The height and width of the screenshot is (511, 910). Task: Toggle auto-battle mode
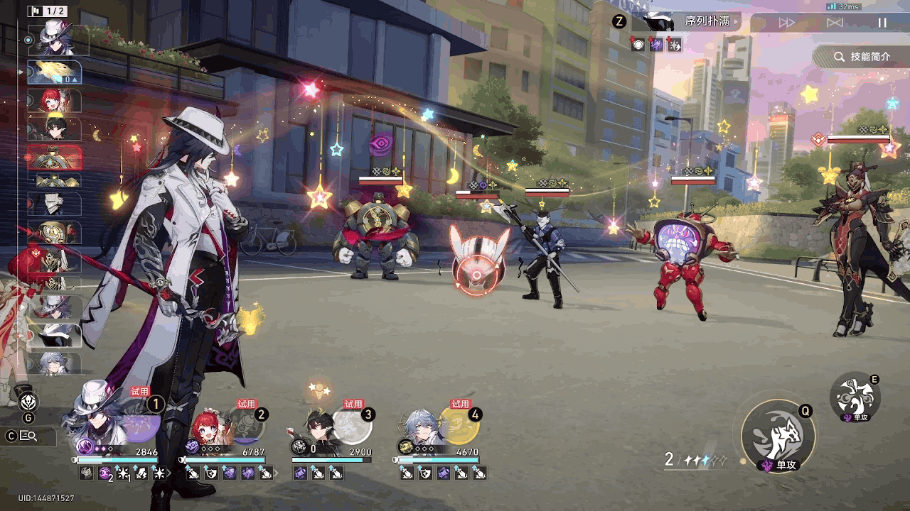click(x=835, y=22)
